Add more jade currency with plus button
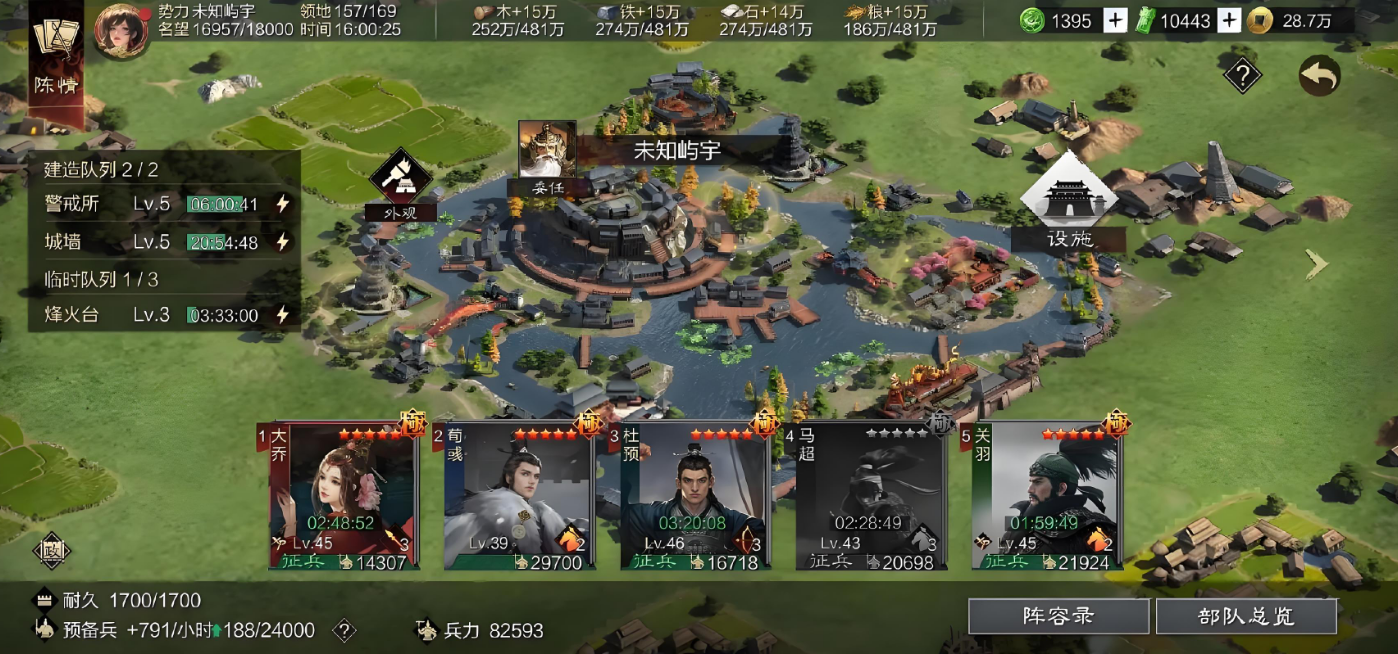 [1115, 21]
